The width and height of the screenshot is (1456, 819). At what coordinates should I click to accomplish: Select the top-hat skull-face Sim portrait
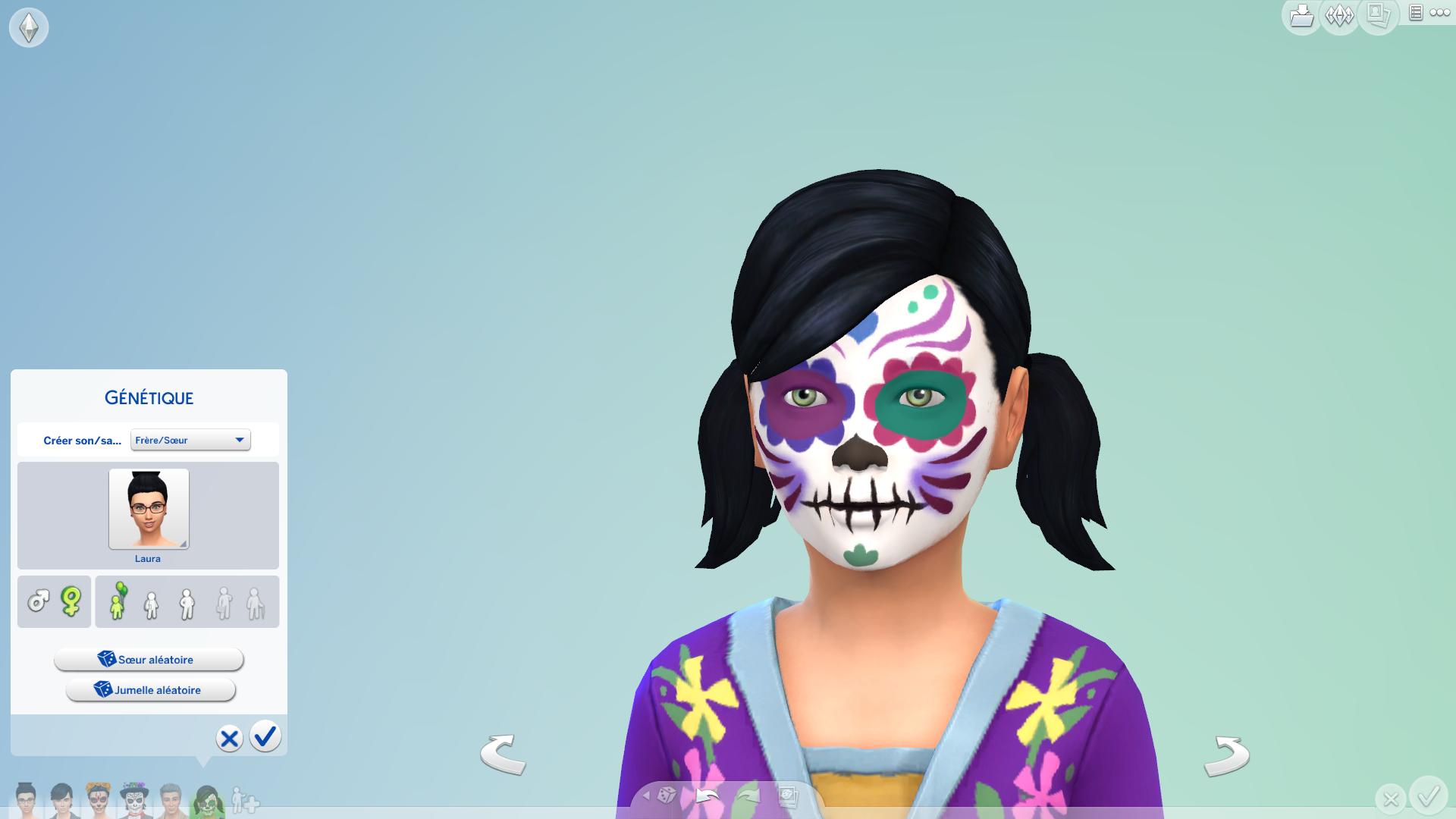[134, 800]
